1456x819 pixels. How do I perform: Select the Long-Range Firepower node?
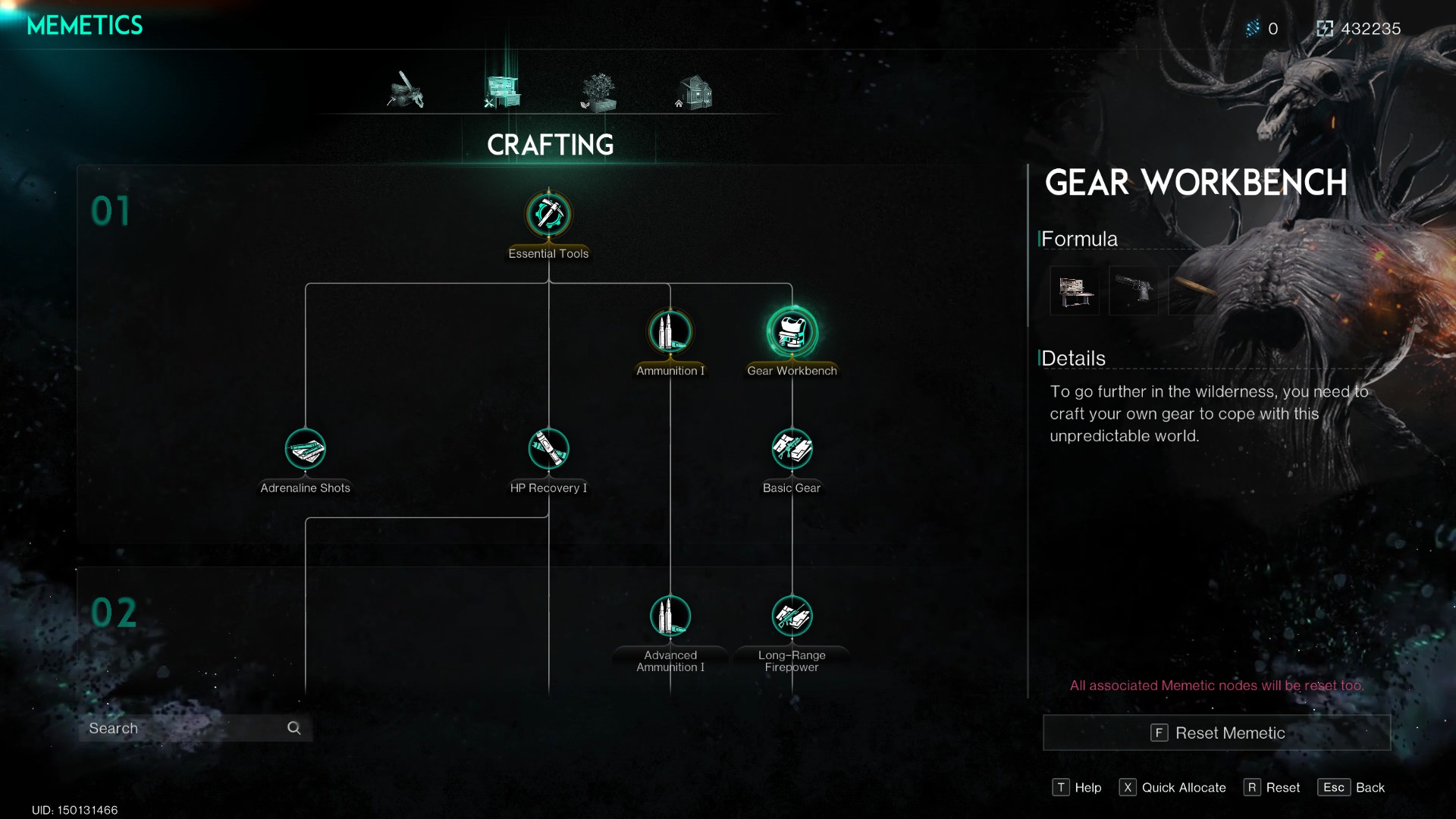(792, 616)
